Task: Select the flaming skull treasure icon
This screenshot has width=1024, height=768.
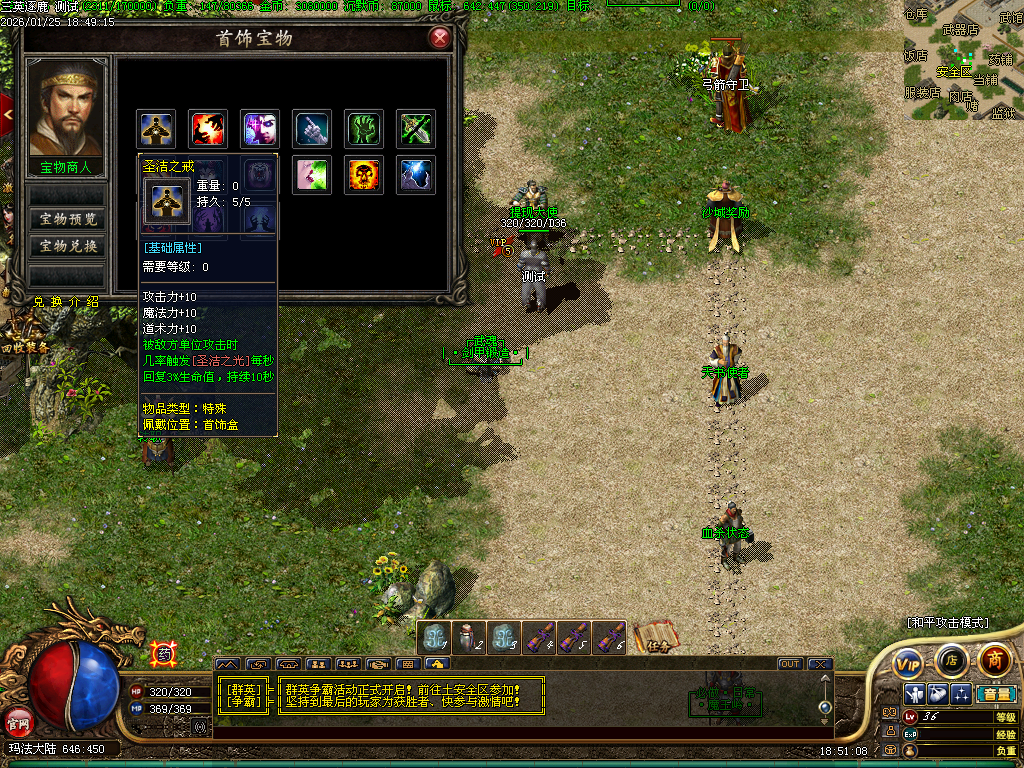Action: (364, 175)
